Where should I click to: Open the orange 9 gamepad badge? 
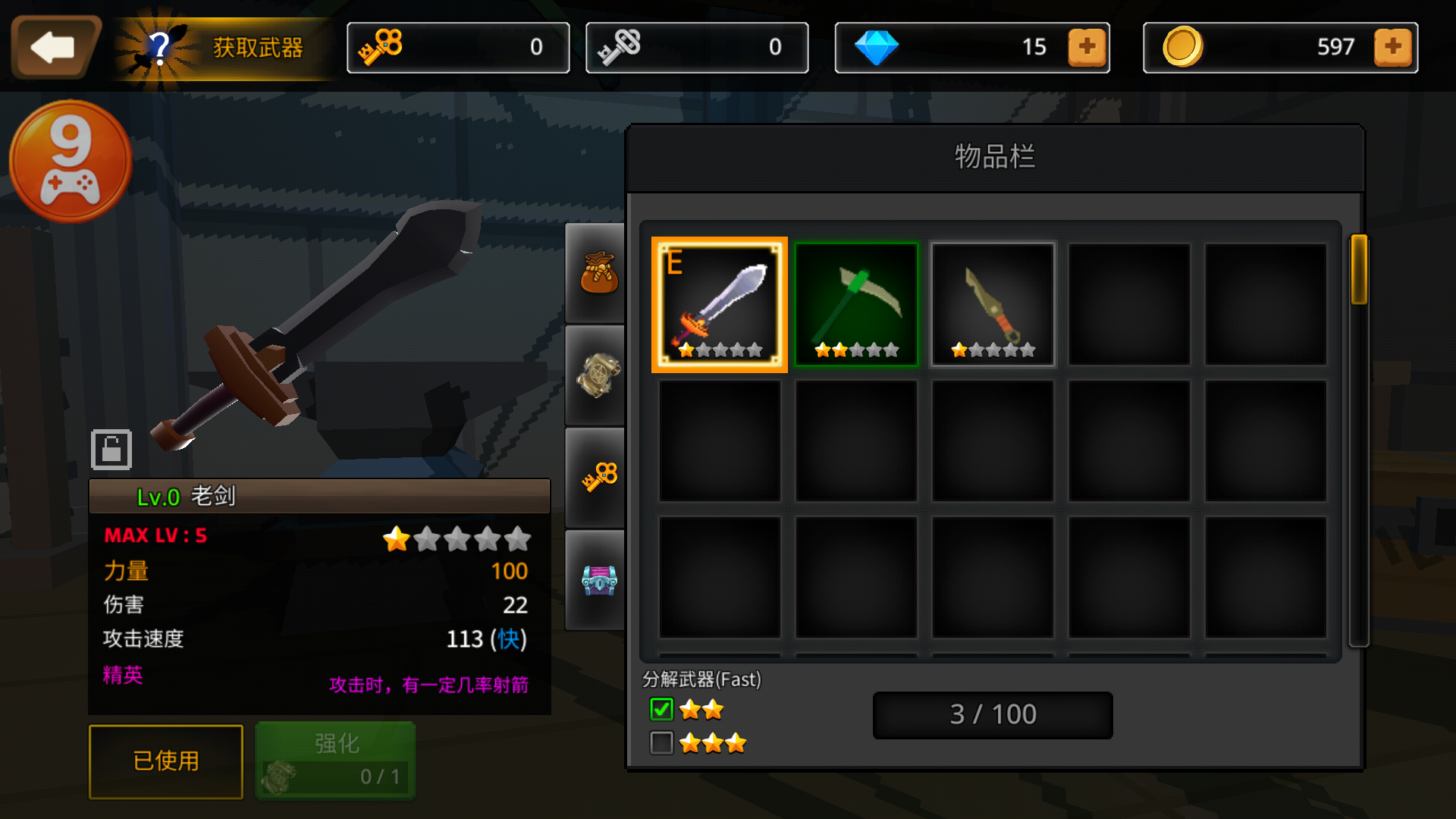71,162
